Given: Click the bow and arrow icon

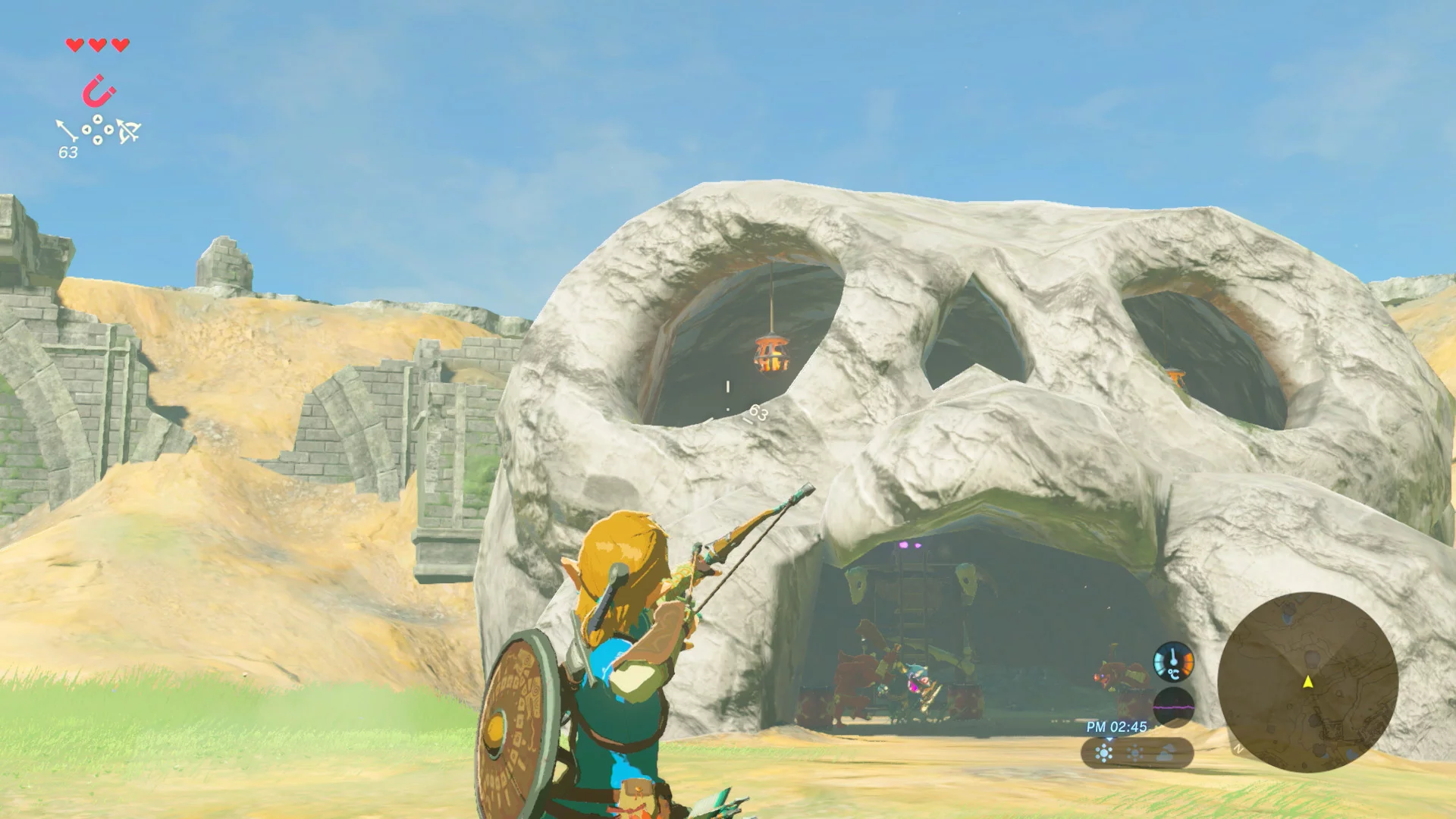Looking at the screenshot, I should click(129, 130).
